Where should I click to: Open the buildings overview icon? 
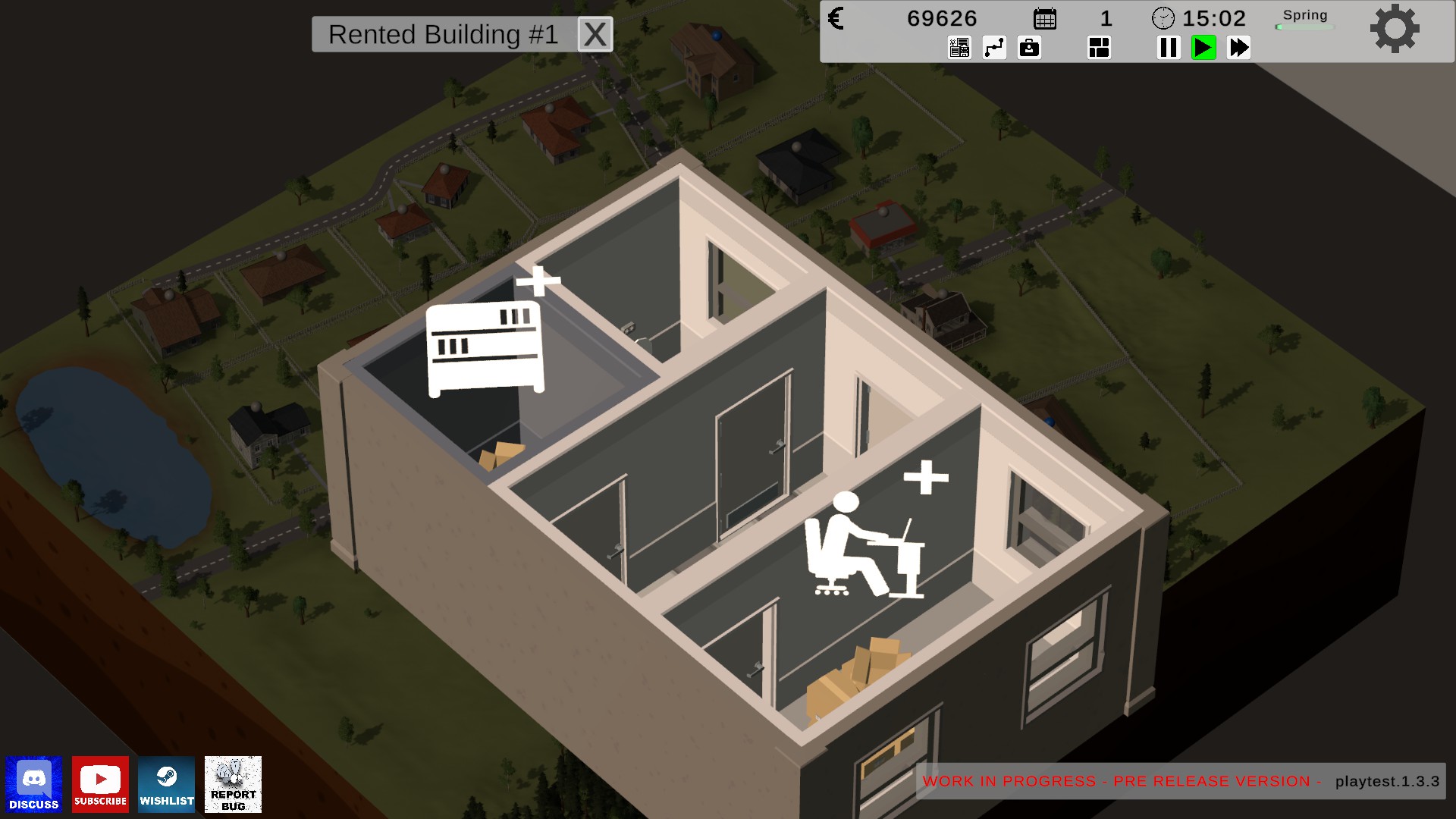pyautogui.click(x=959, y=48)
